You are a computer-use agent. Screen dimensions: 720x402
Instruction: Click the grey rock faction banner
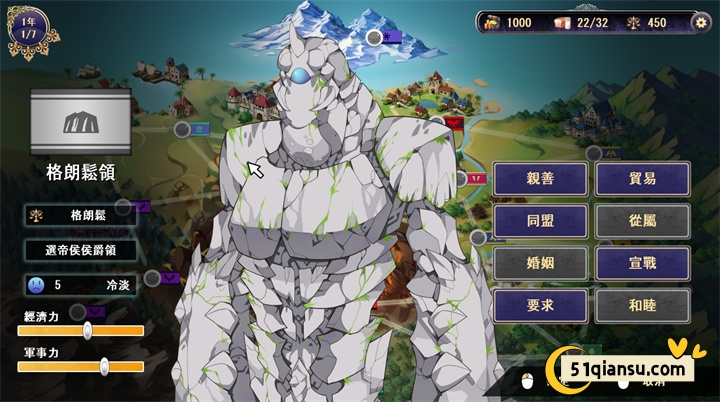click(81, 122)
